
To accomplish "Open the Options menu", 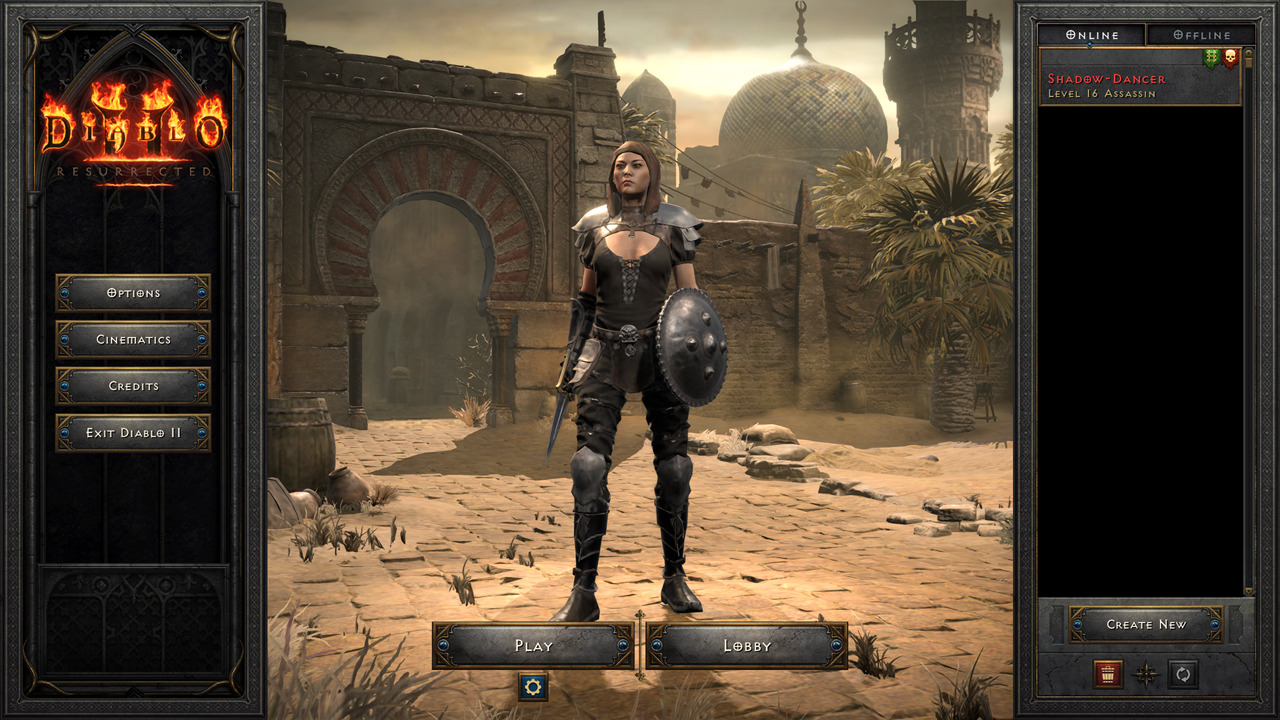I will (x=134, y=293).
